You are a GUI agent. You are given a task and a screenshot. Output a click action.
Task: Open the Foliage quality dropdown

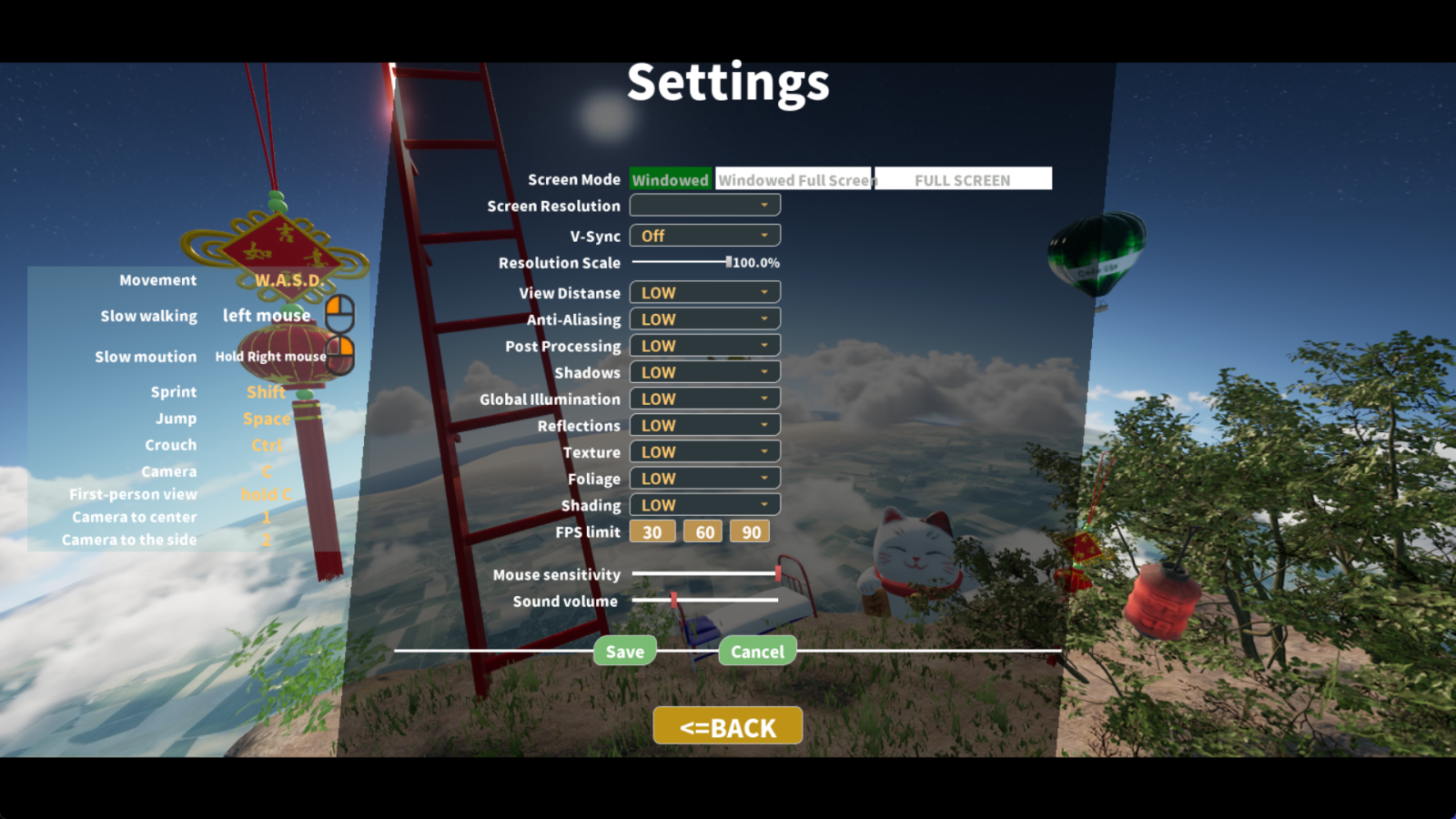pos(704,477)
